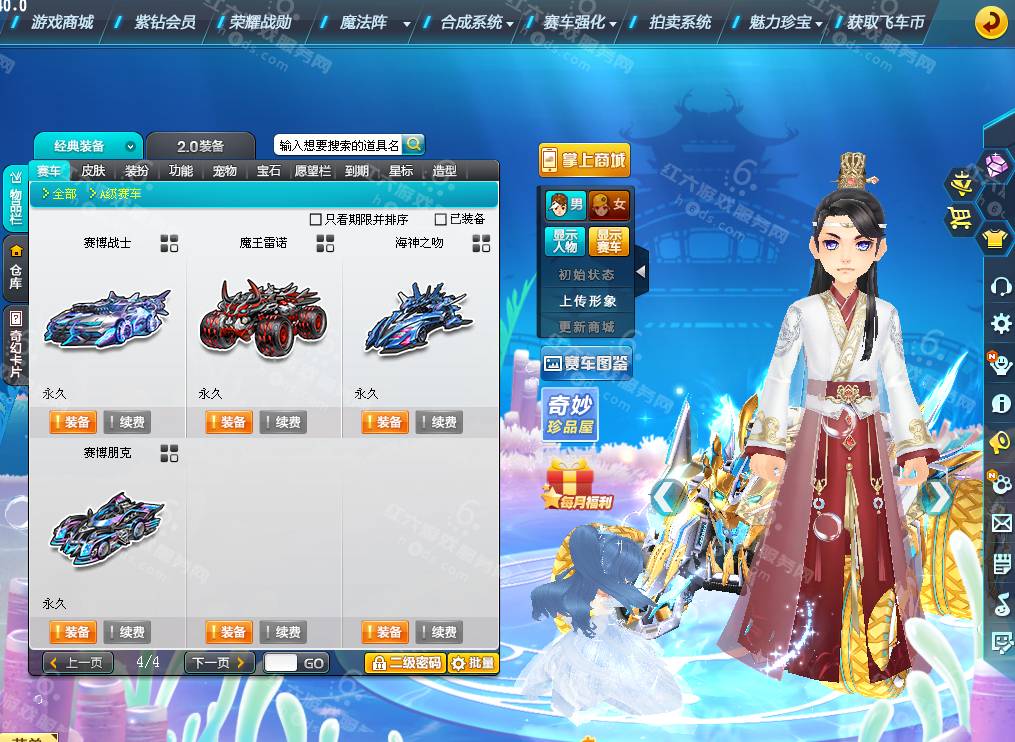Switch to the 宠物 pet category tab
This screenshot has width=1015, height=742.
coord(225,171)
